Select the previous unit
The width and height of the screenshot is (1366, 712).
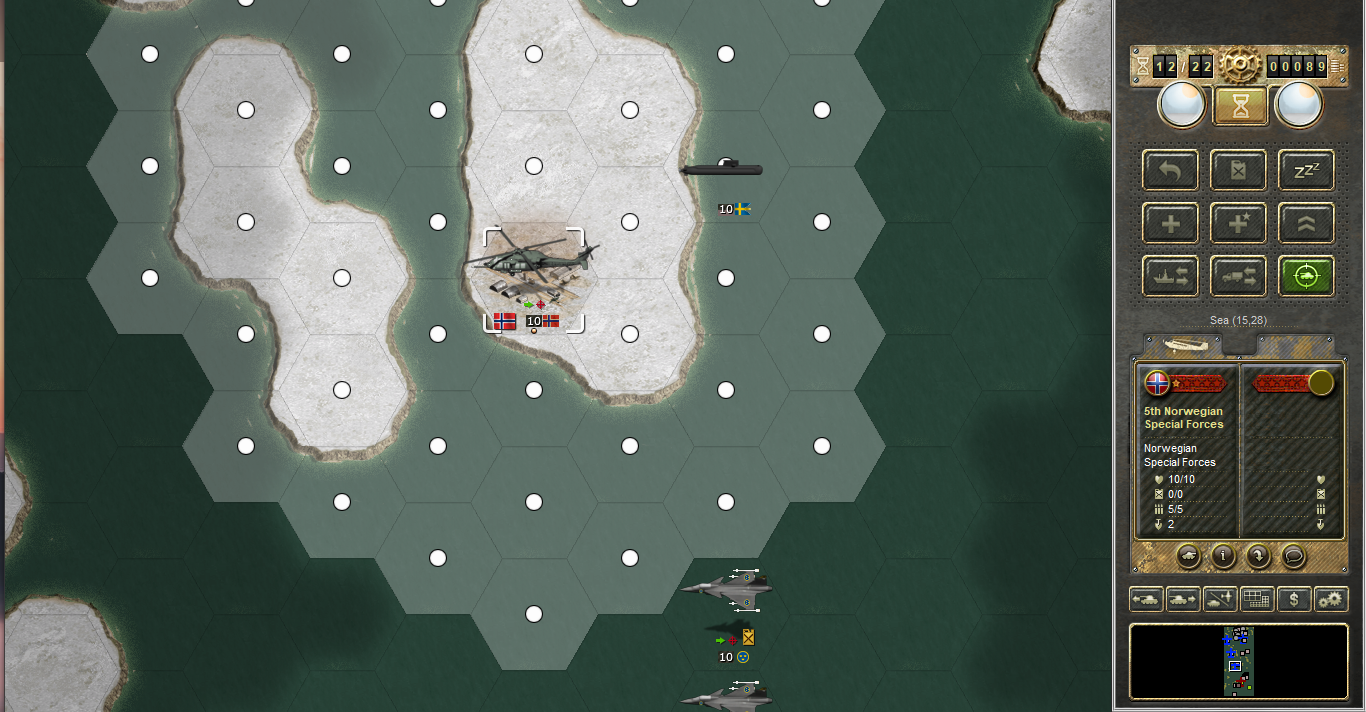[x=1146, y=599]
